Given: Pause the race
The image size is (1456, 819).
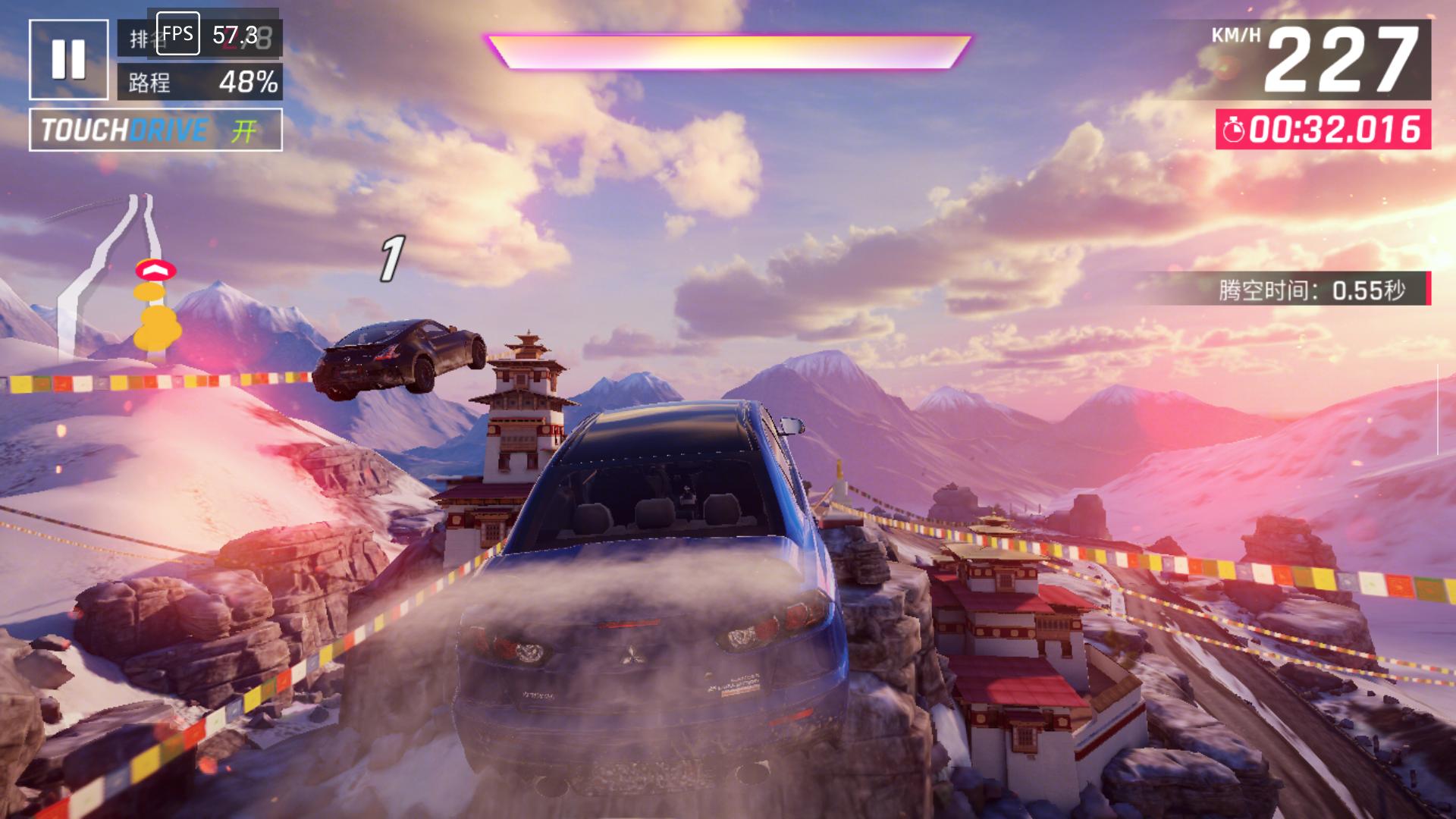Looking at the screenshot, I should pos(68,59).
